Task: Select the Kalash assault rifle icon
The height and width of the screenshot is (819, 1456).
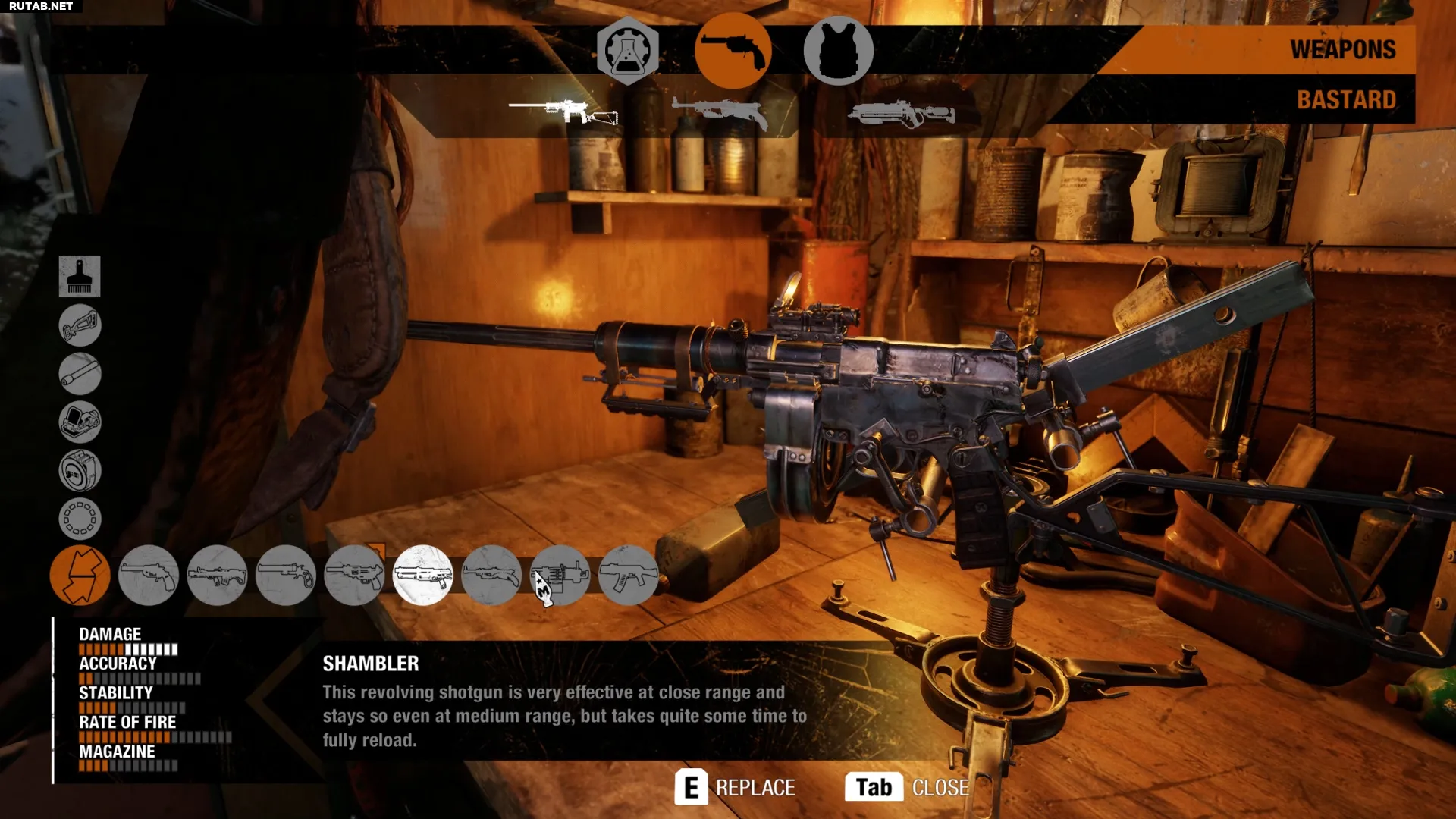Action: (629, 576)
